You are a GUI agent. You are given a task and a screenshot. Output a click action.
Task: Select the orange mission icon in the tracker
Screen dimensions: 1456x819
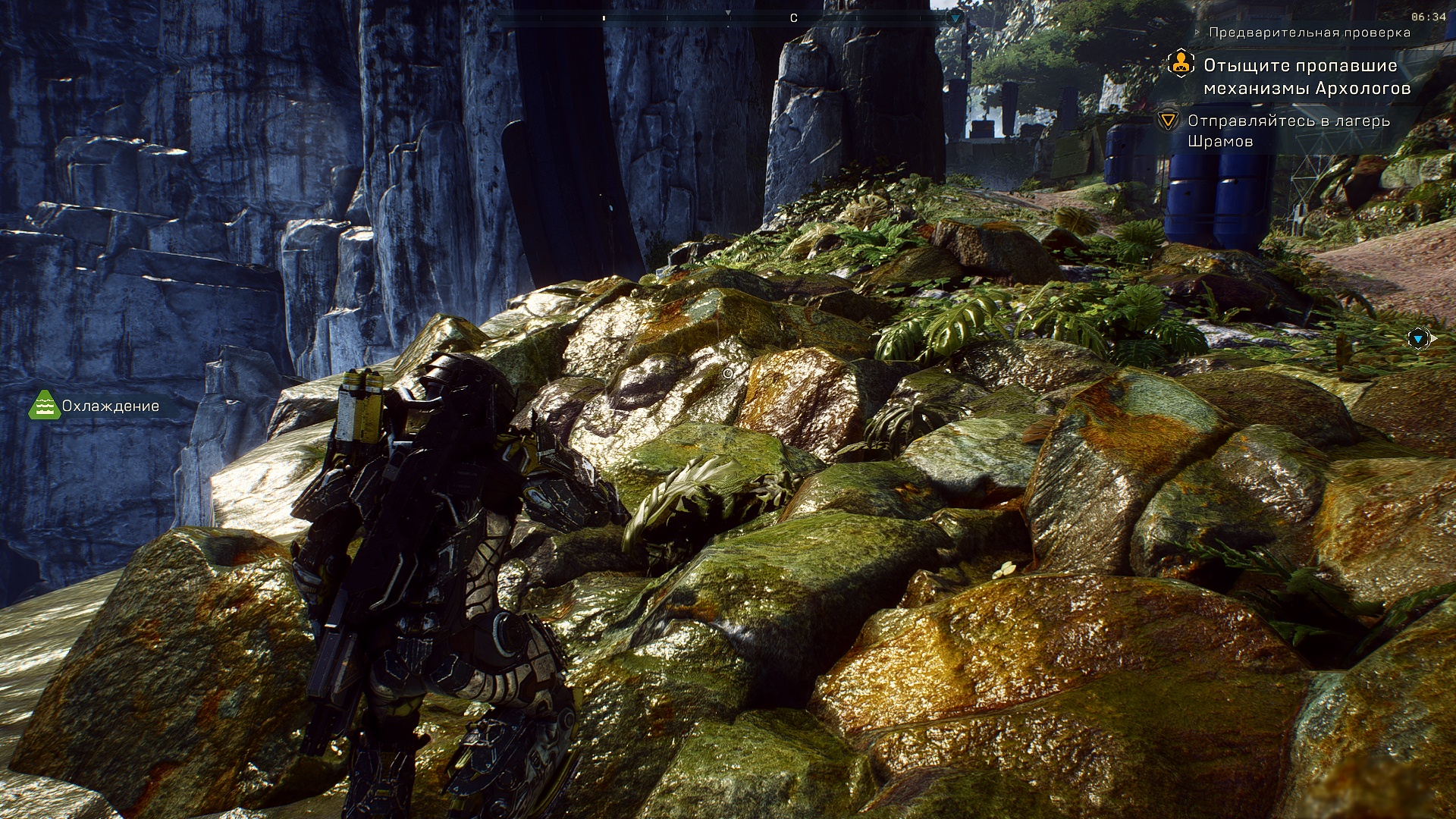[x=1181, y=64]
